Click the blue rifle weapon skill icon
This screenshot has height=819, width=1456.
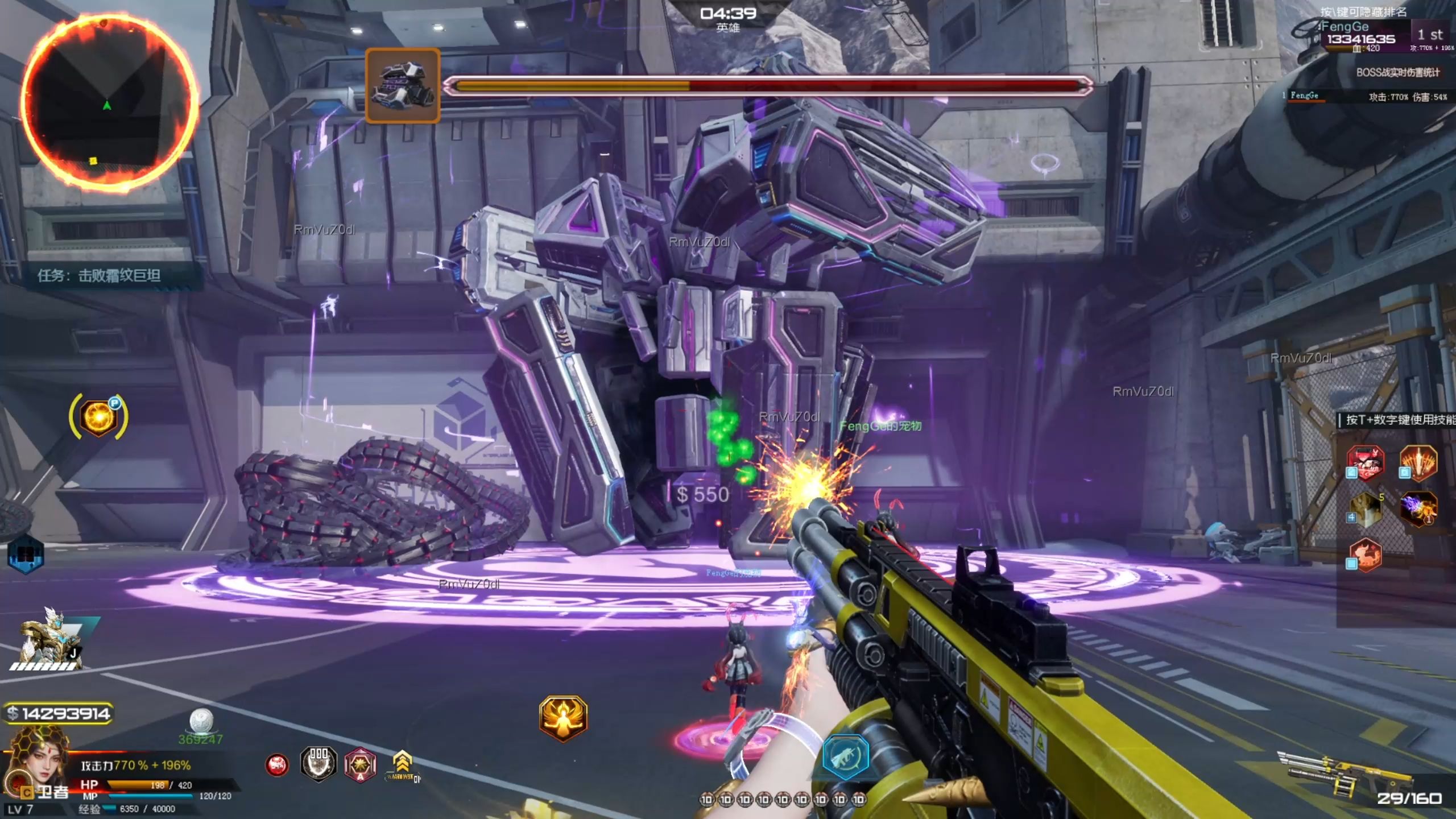click(846, 756)
